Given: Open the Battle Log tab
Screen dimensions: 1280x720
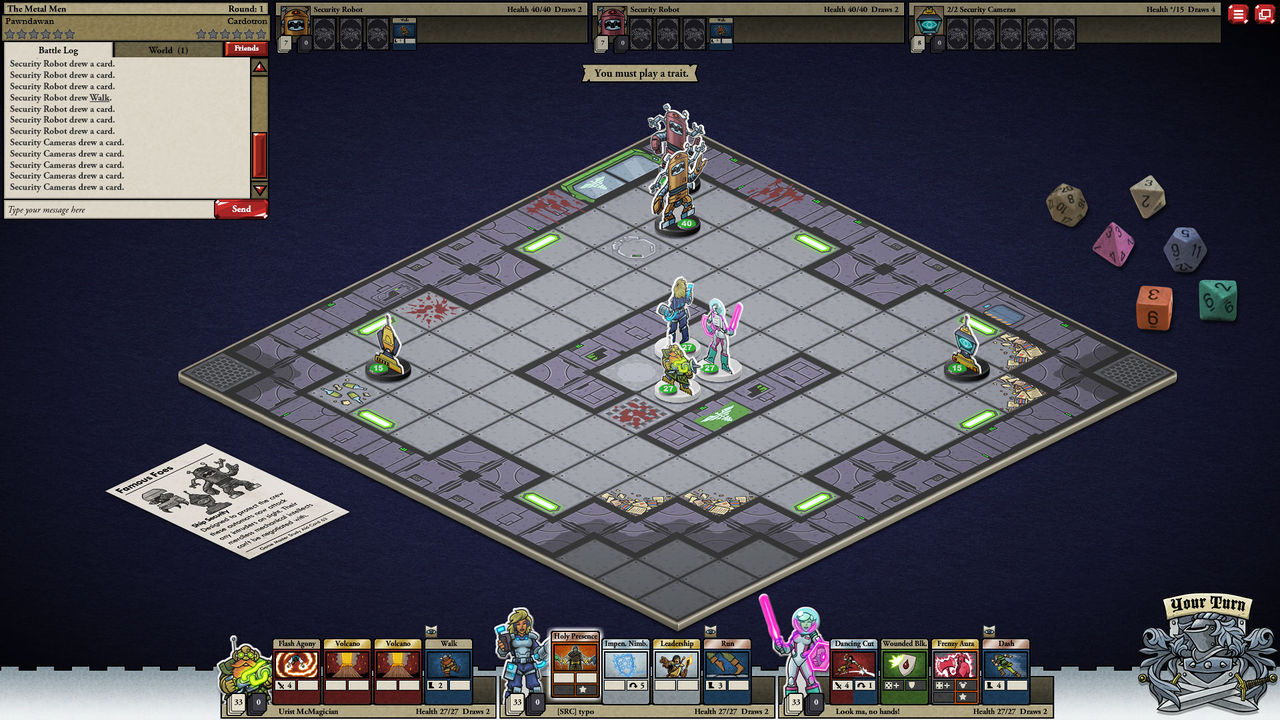Looking at the screenshot, I should [x=59, y=49].
